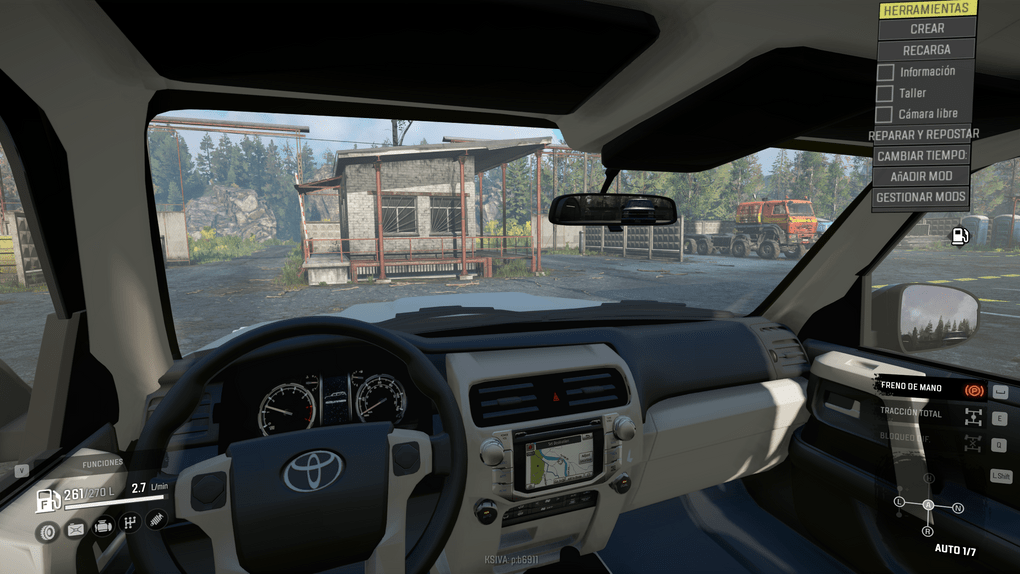Click the wheel damage status icon

pyautogui.click(x=47, y=531)
